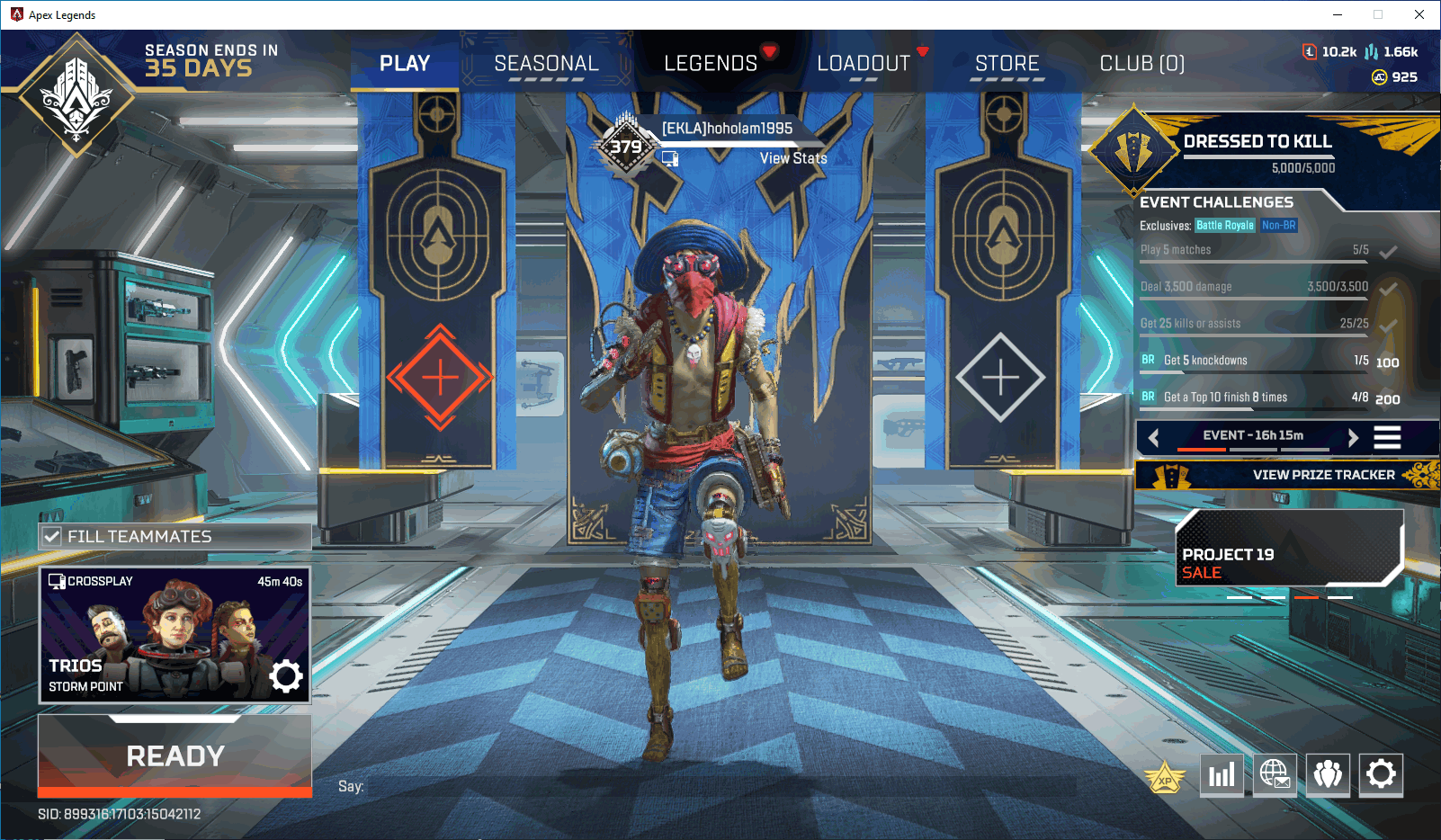Open the event list hamburger menu
The image size is (1441, 840).
[1388, 438]
